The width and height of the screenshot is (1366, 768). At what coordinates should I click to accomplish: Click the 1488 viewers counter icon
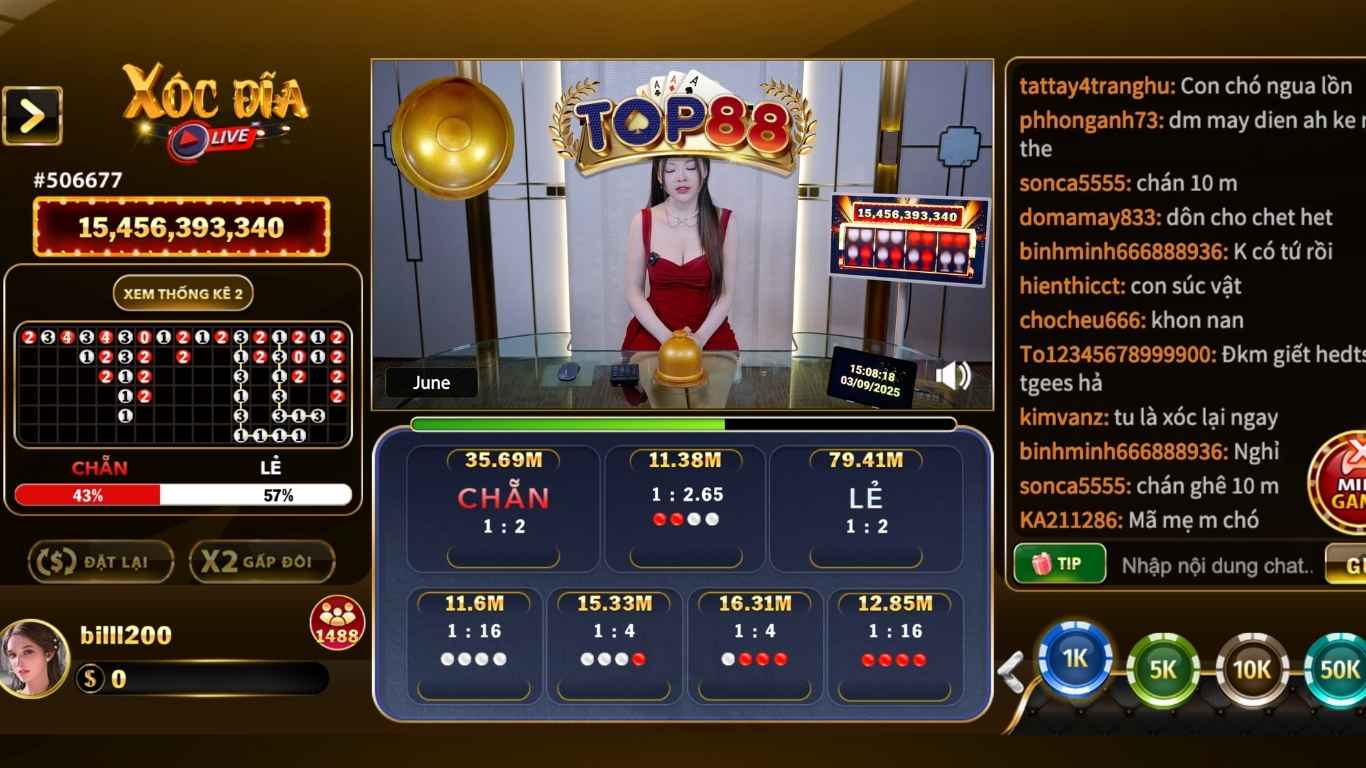click(x=337, y=622)
